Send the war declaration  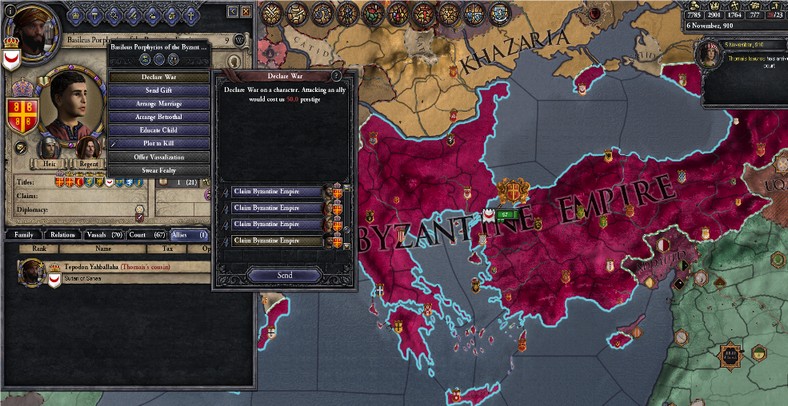point(284,275)
